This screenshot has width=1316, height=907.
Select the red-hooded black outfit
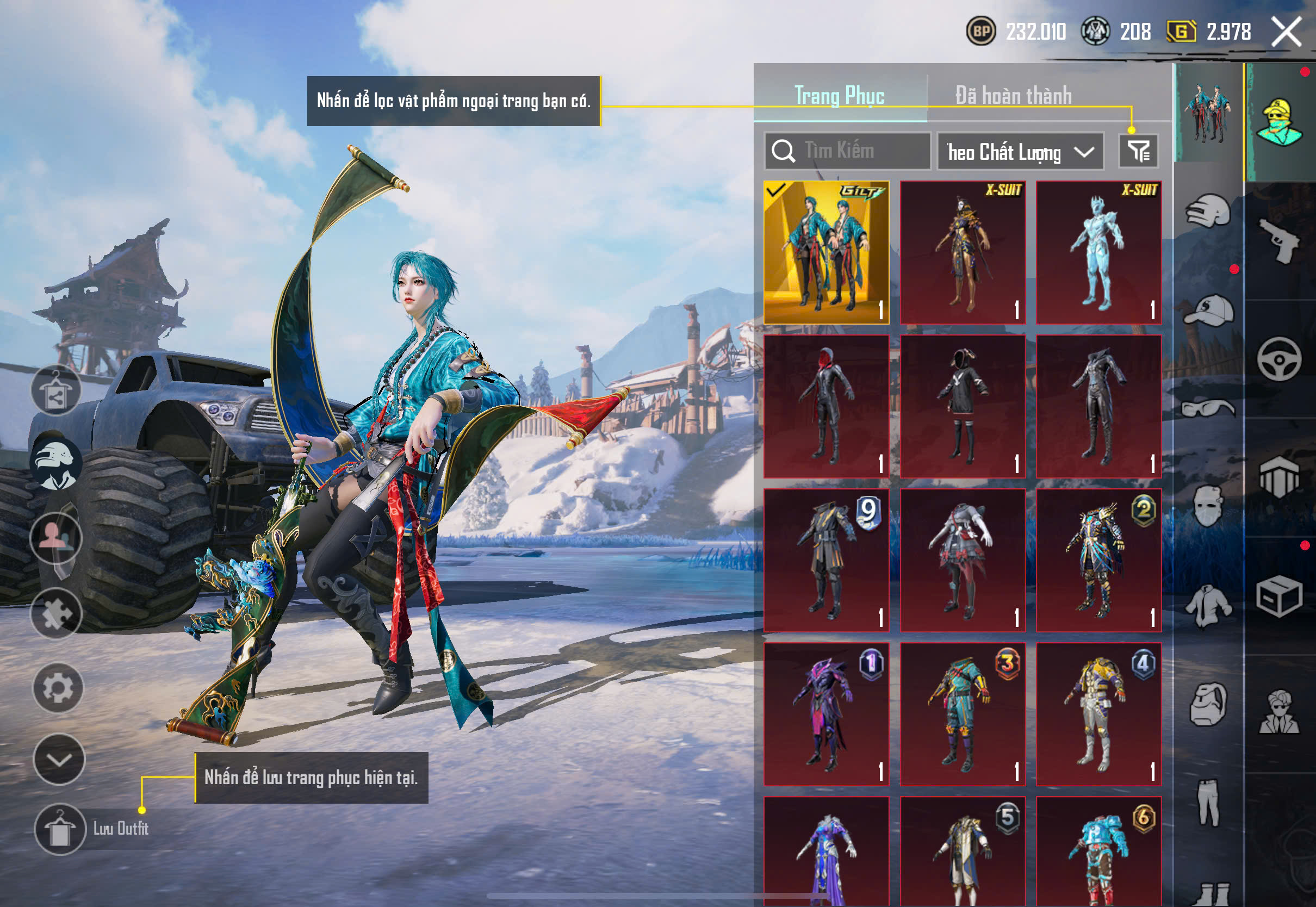click(x=826, y=406)
